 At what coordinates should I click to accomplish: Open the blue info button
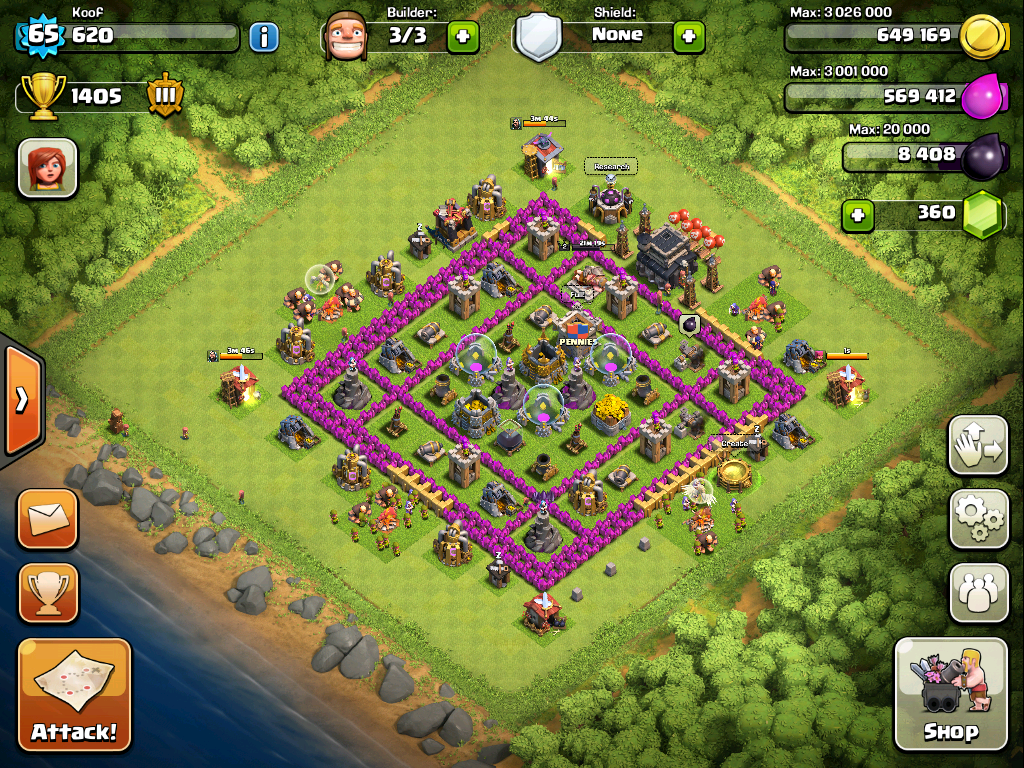263,38
